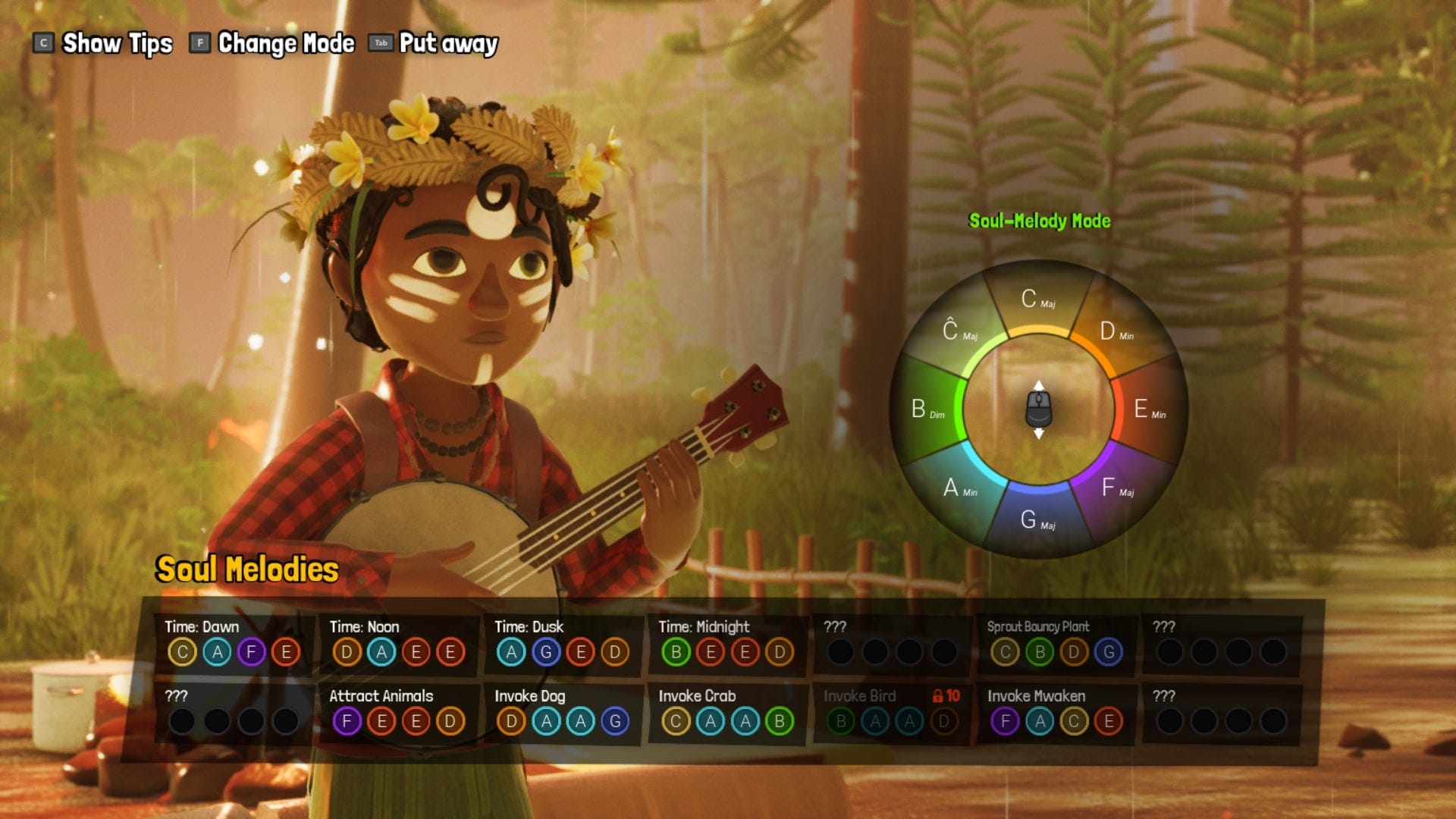Click Put away to stow the ukulele

coord(447,44)
